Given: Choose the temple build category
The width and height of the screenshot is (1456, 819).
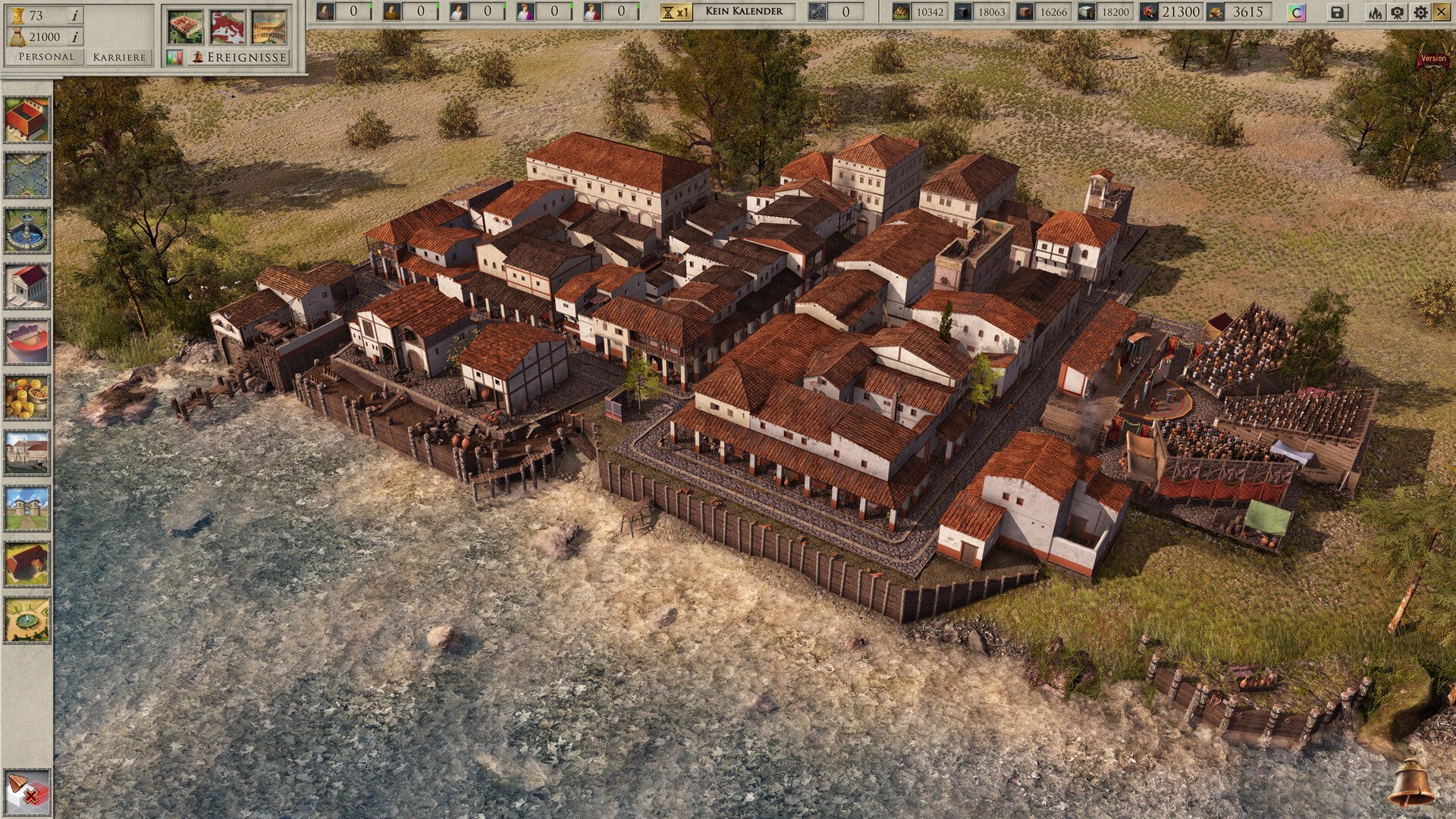Looking at the screenshot, I should point(27,286).
